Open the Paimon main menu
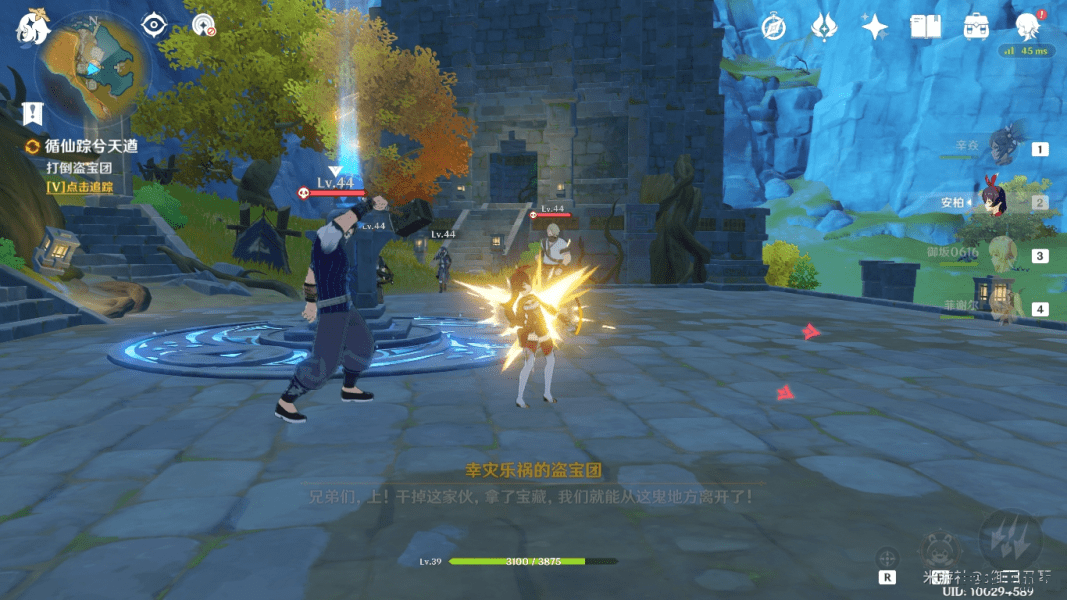1067x600 pixels. click(32, 29)
